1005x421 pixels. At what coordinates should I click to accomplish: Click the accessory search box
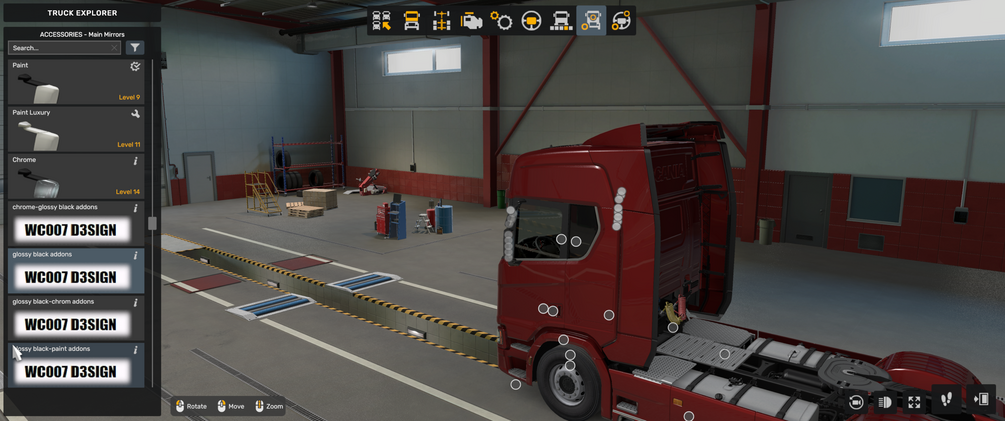tap(62, 48)
